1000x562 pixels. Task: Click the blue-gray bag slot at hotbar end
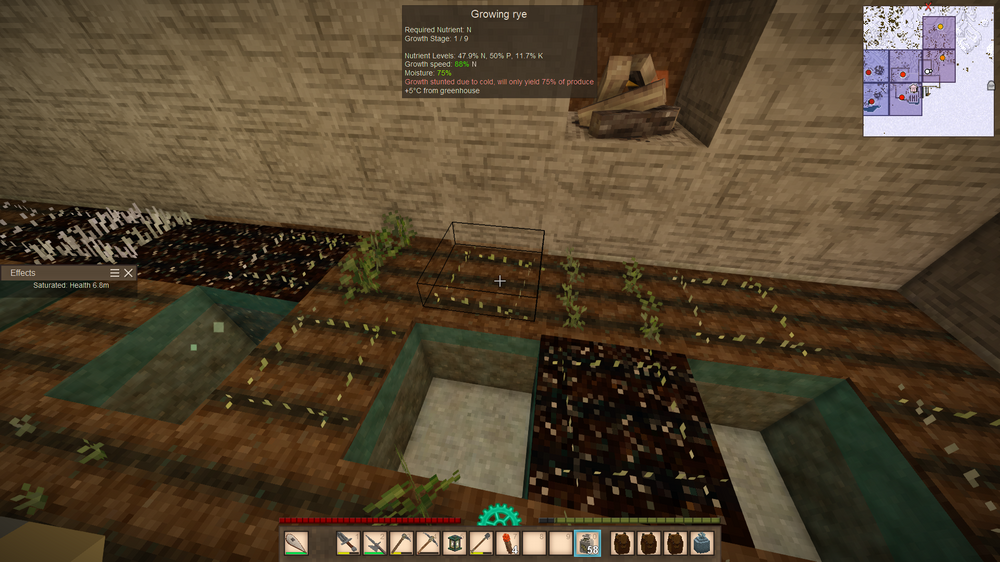pyautogui.click(x=702, y=543)
